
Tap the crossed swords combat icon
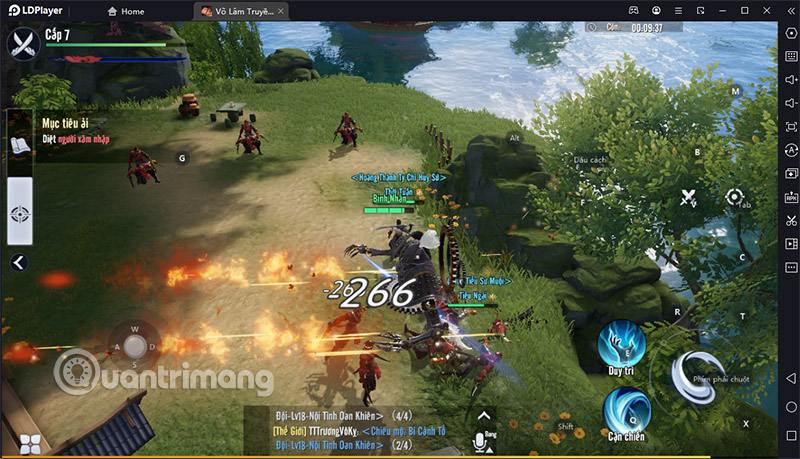tap(689, 197)
